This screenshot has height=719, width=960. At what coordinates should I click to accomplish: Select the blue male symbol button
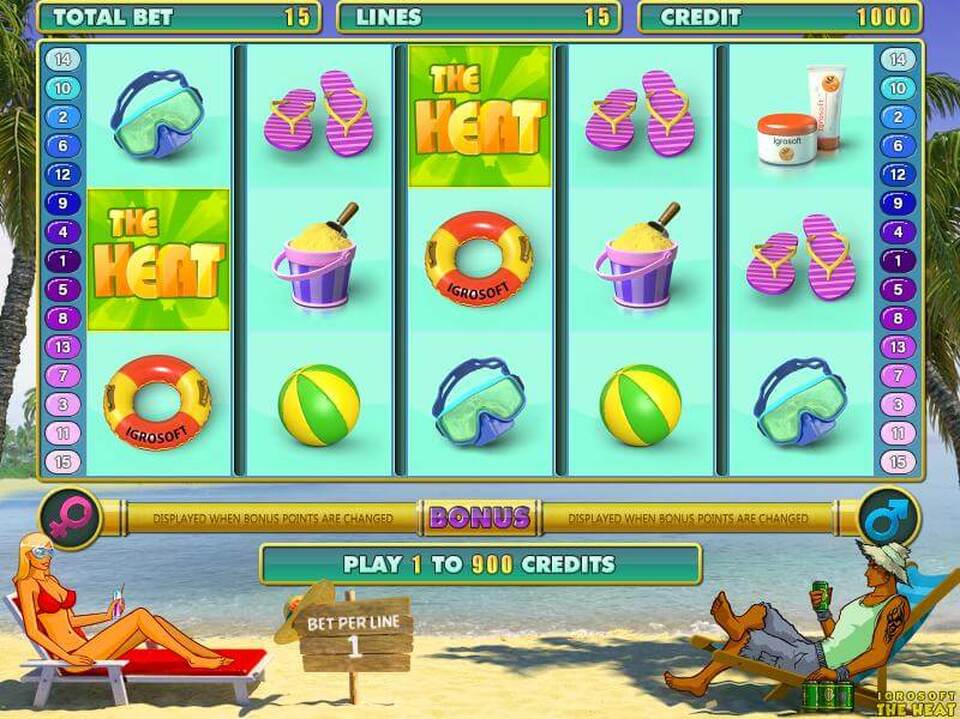(x=888, y=517)
